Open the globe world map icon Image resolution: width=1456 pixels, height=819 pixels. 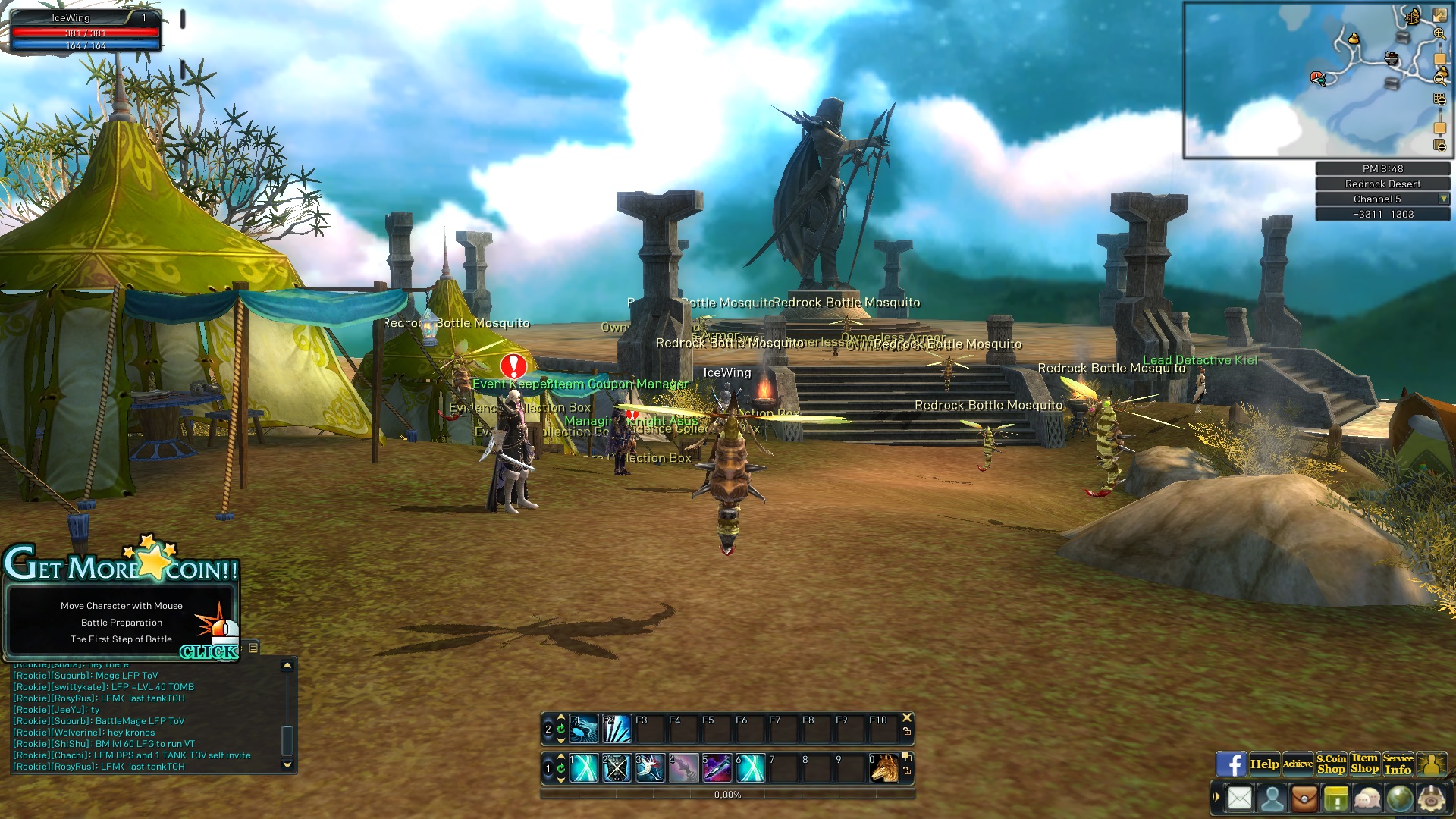coord(1399,799)
